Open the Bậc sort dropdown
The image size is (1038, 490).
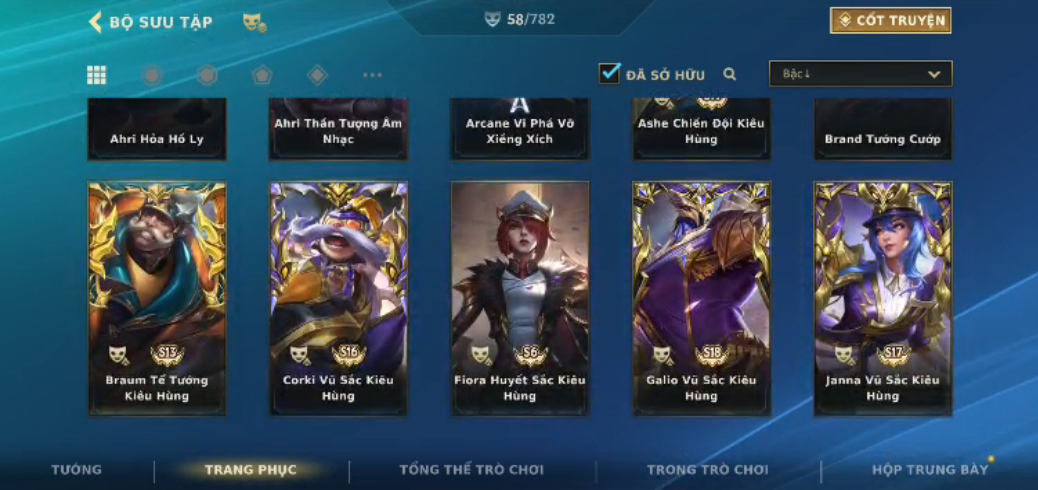(x=860, y=74)
